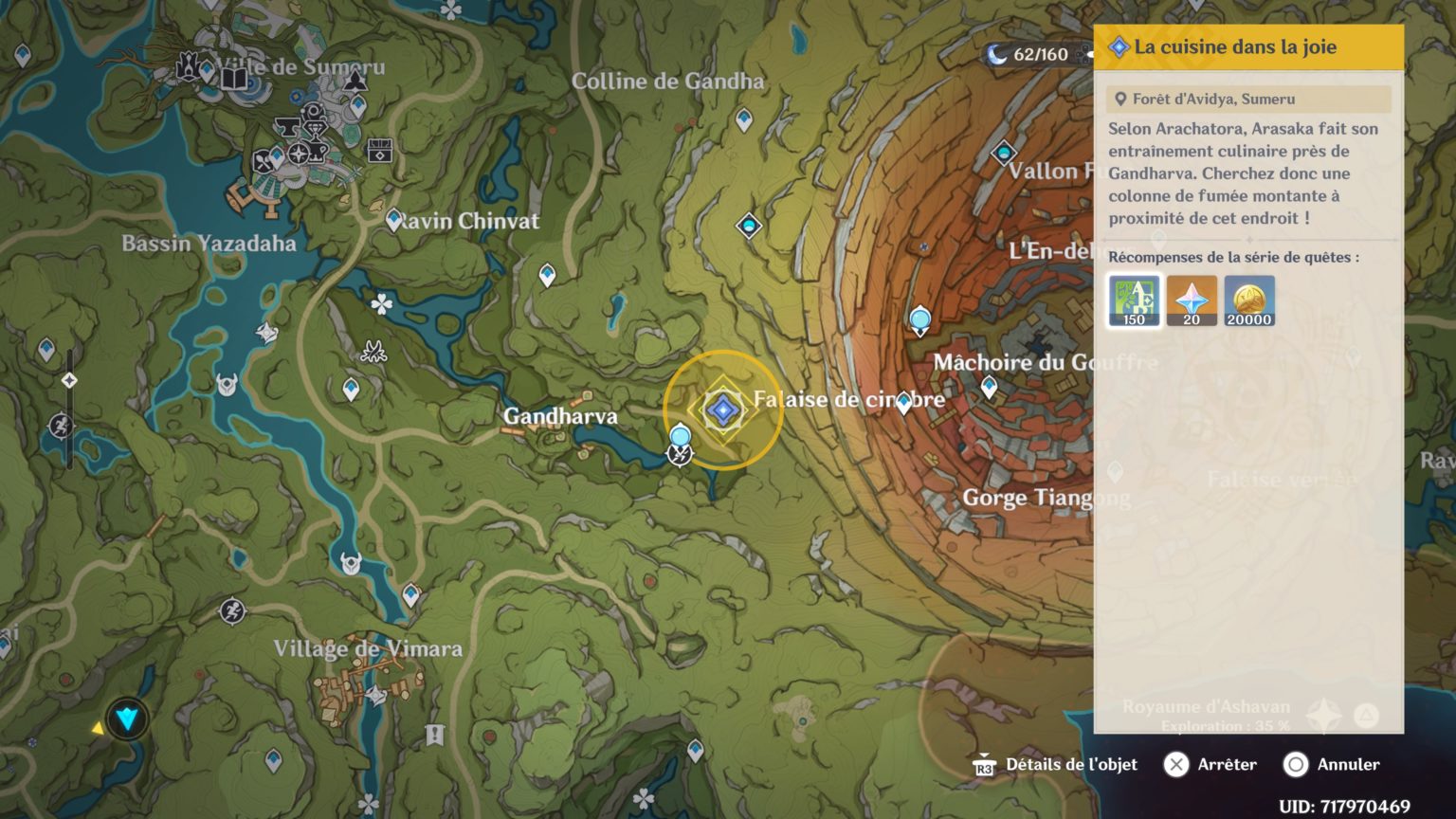Image resolution: width=1456 pixels, height=819 pixels.
Task: Choose the teleport waypoint at Ravin Chinvat
Action: 394,220
